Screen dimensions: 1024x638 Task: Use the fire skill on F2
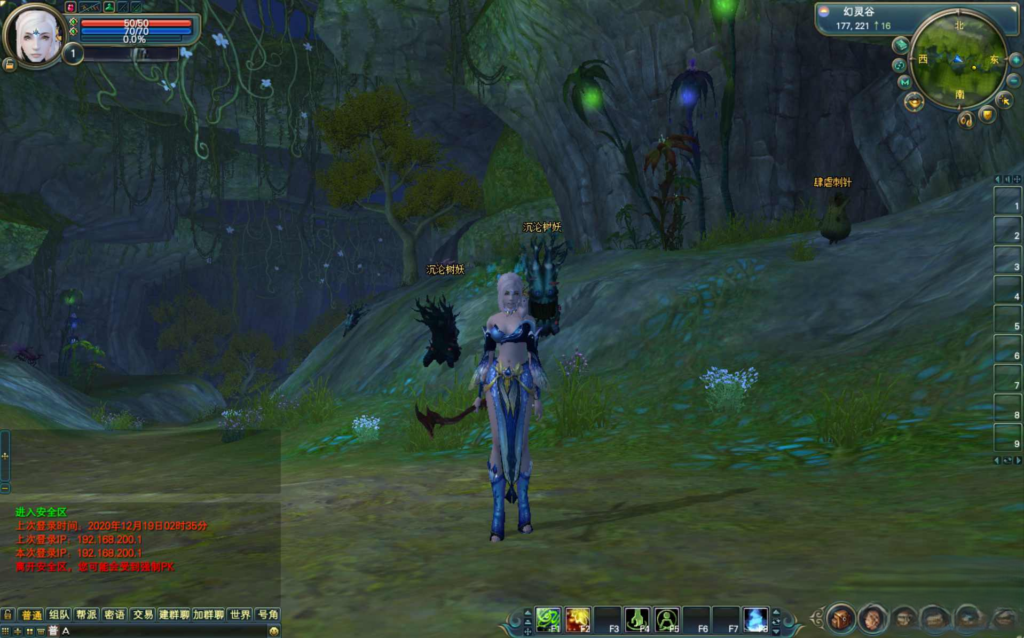coord(577,619)
